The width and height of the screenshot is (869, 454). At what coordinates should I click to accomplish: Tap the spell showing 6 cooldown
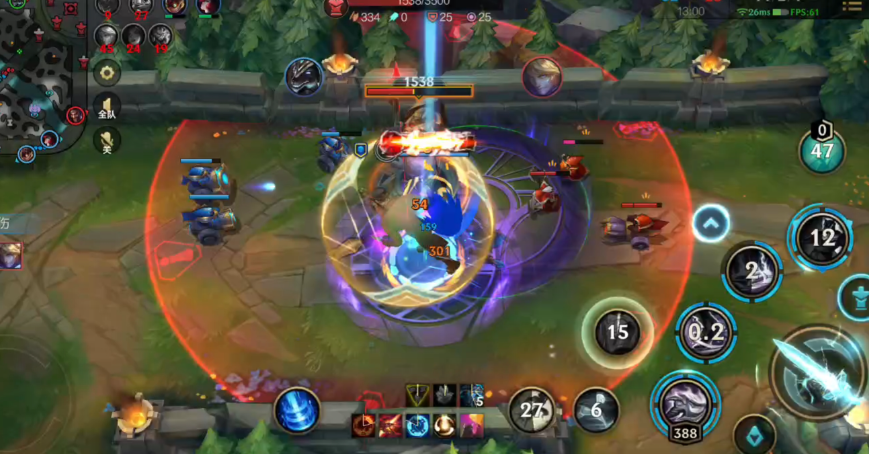click(596, 410)
